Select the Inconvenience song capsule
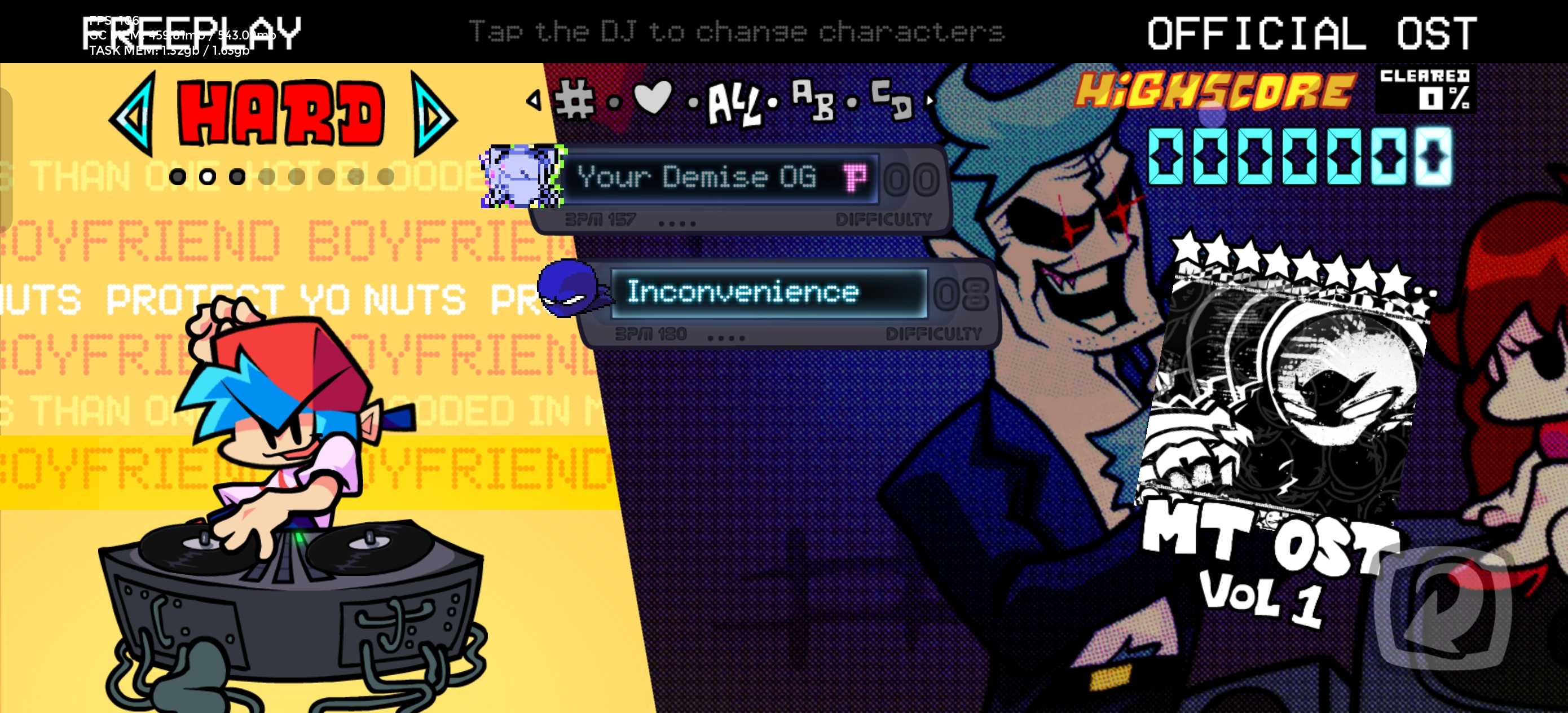This screenshot has height=713, width=1568. (768, 293)
